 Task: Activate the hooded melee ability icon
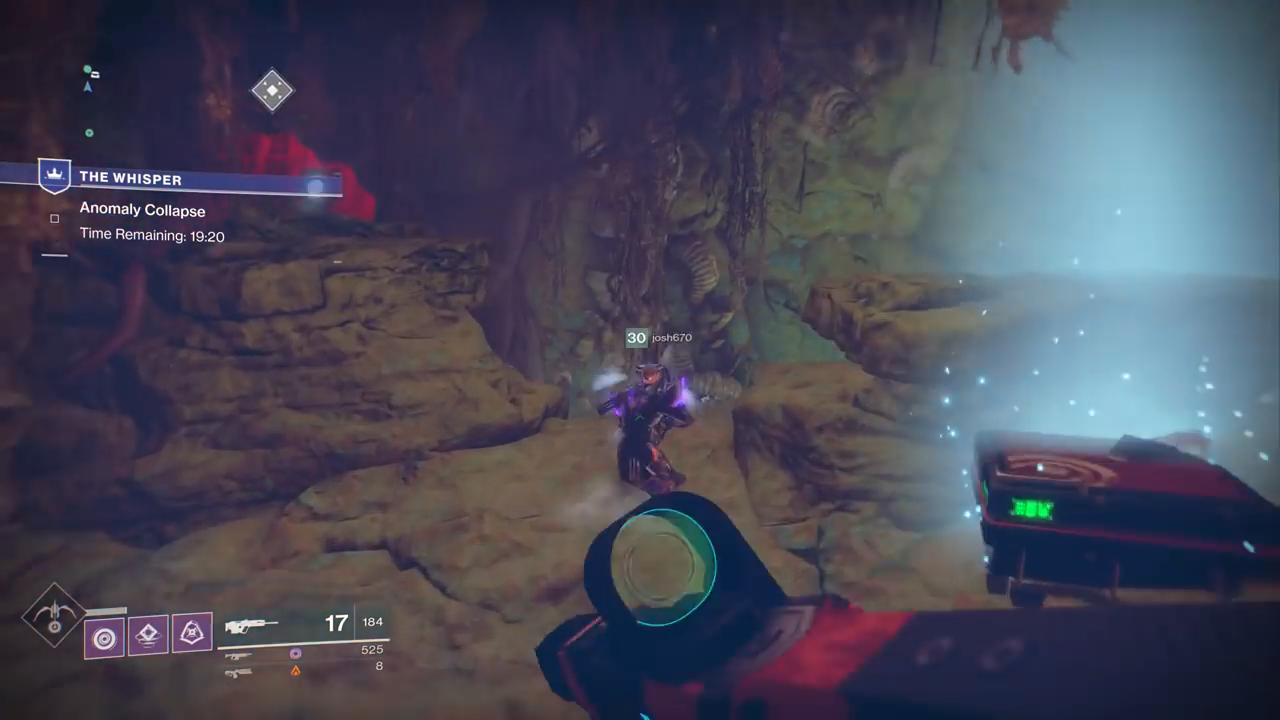pos(192,632)
